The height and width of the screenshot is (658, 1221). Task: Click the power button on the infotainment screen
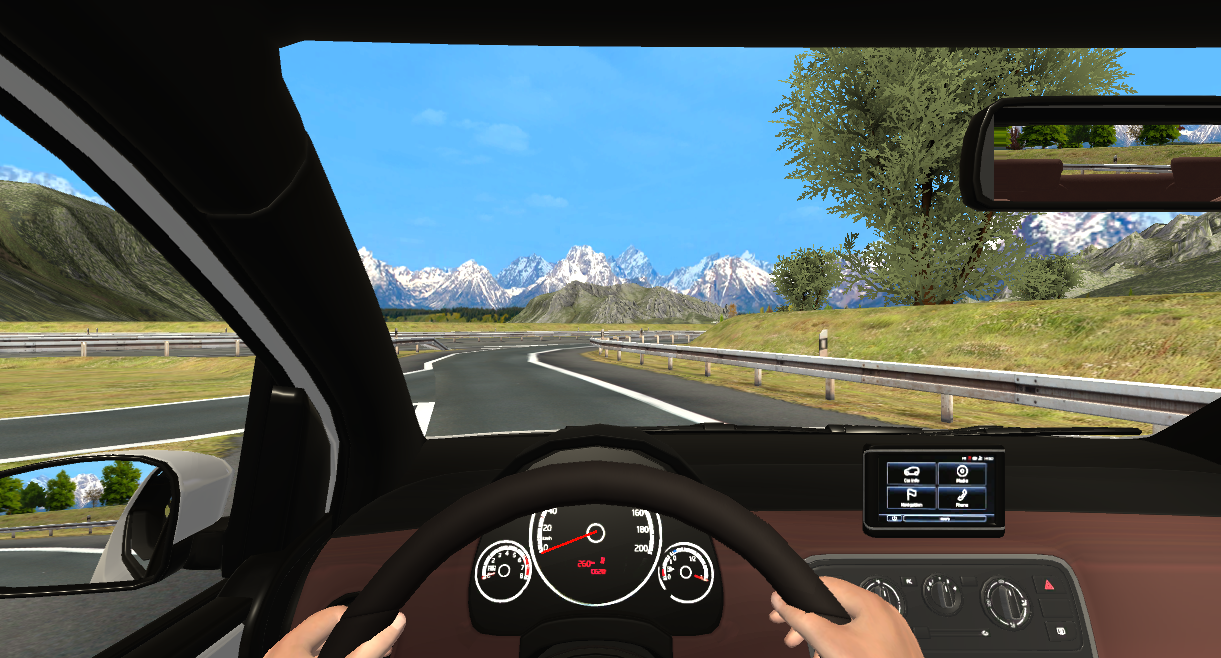[x=893, y=518]
